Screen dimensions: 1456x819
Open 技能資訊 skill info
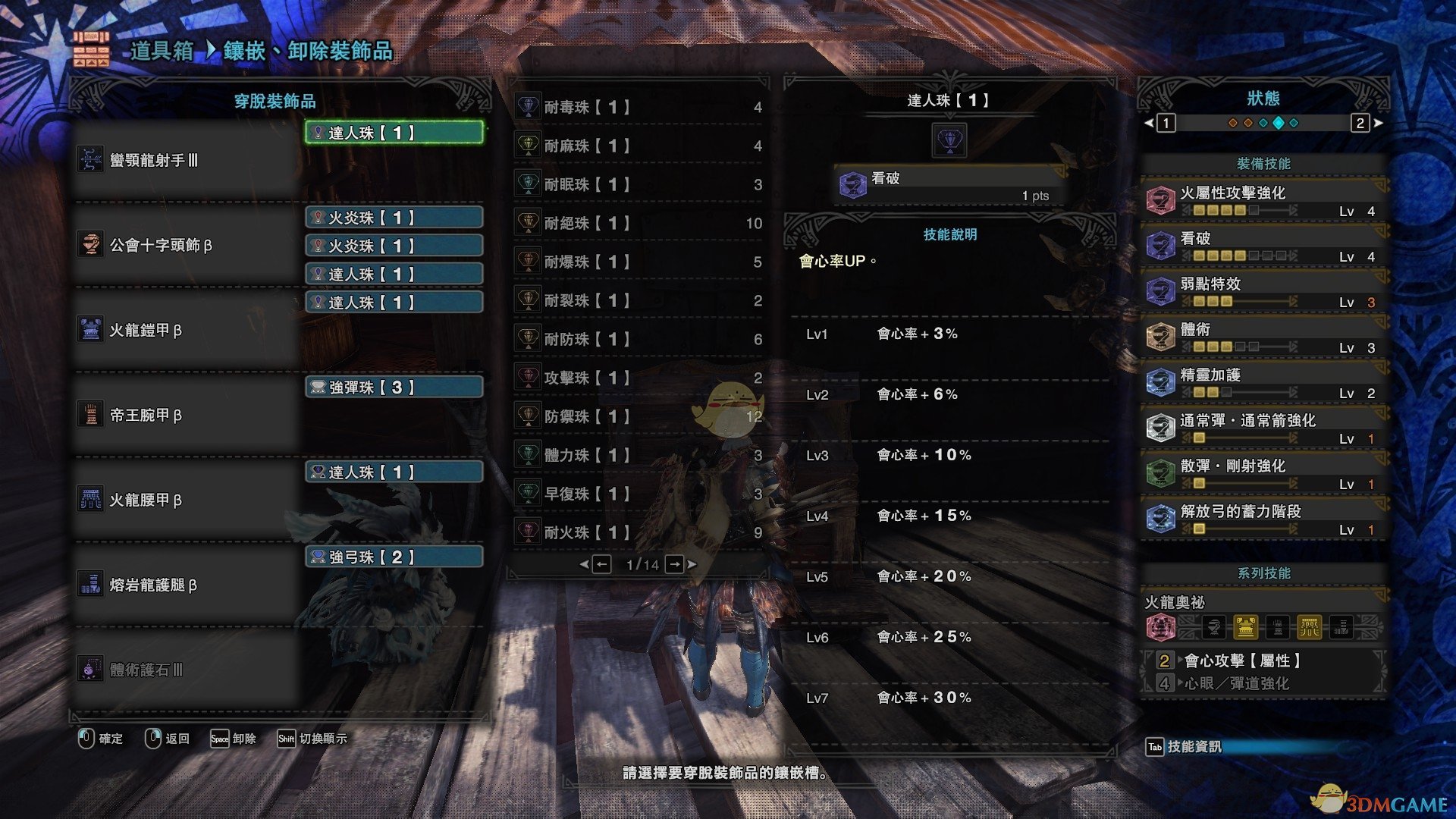(x=1185, y=747)
